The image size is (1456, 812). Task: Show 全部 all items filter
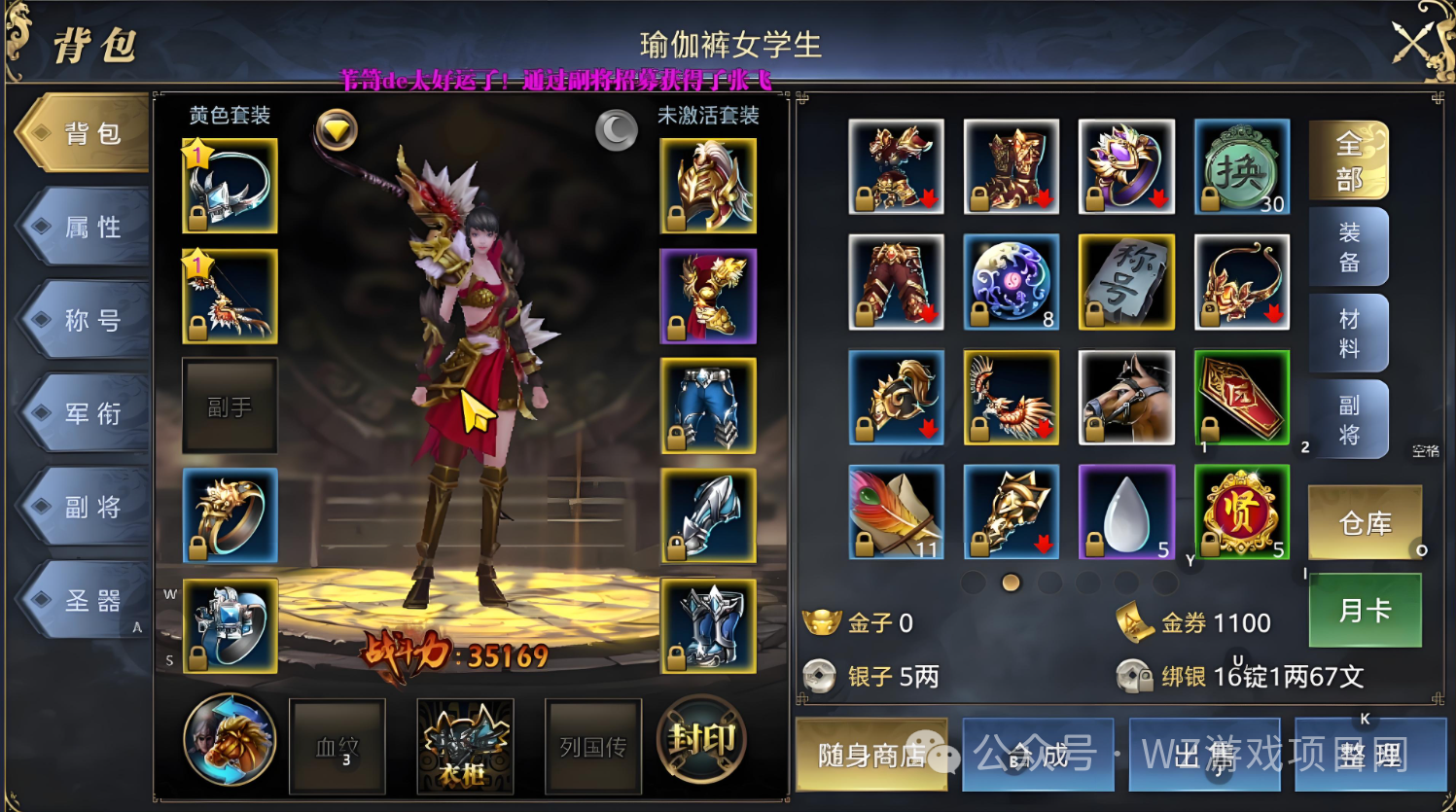[x=1348, y=161]
